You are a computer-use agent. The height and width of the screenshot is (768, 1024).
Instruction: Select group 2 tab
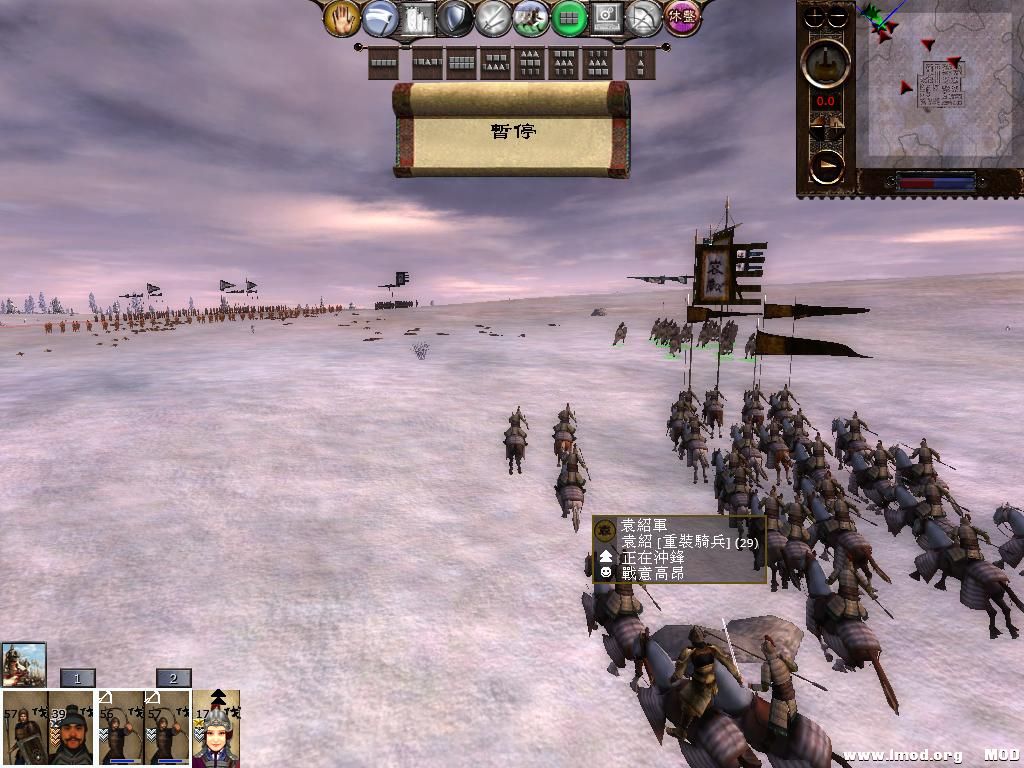pyautogui.click(x=173, y=678)
